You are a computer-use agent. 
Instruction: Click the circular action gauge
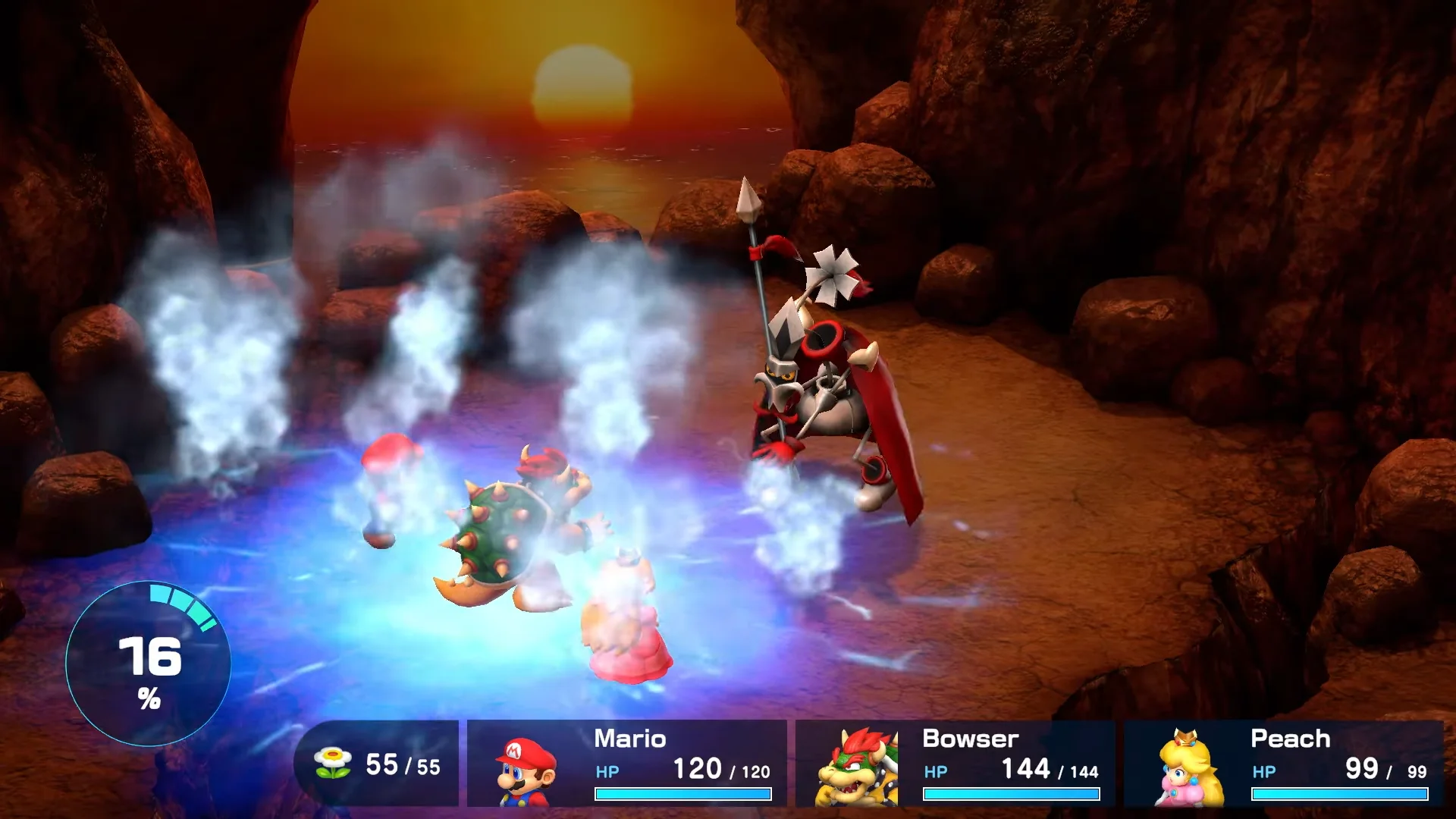(149, 664)
